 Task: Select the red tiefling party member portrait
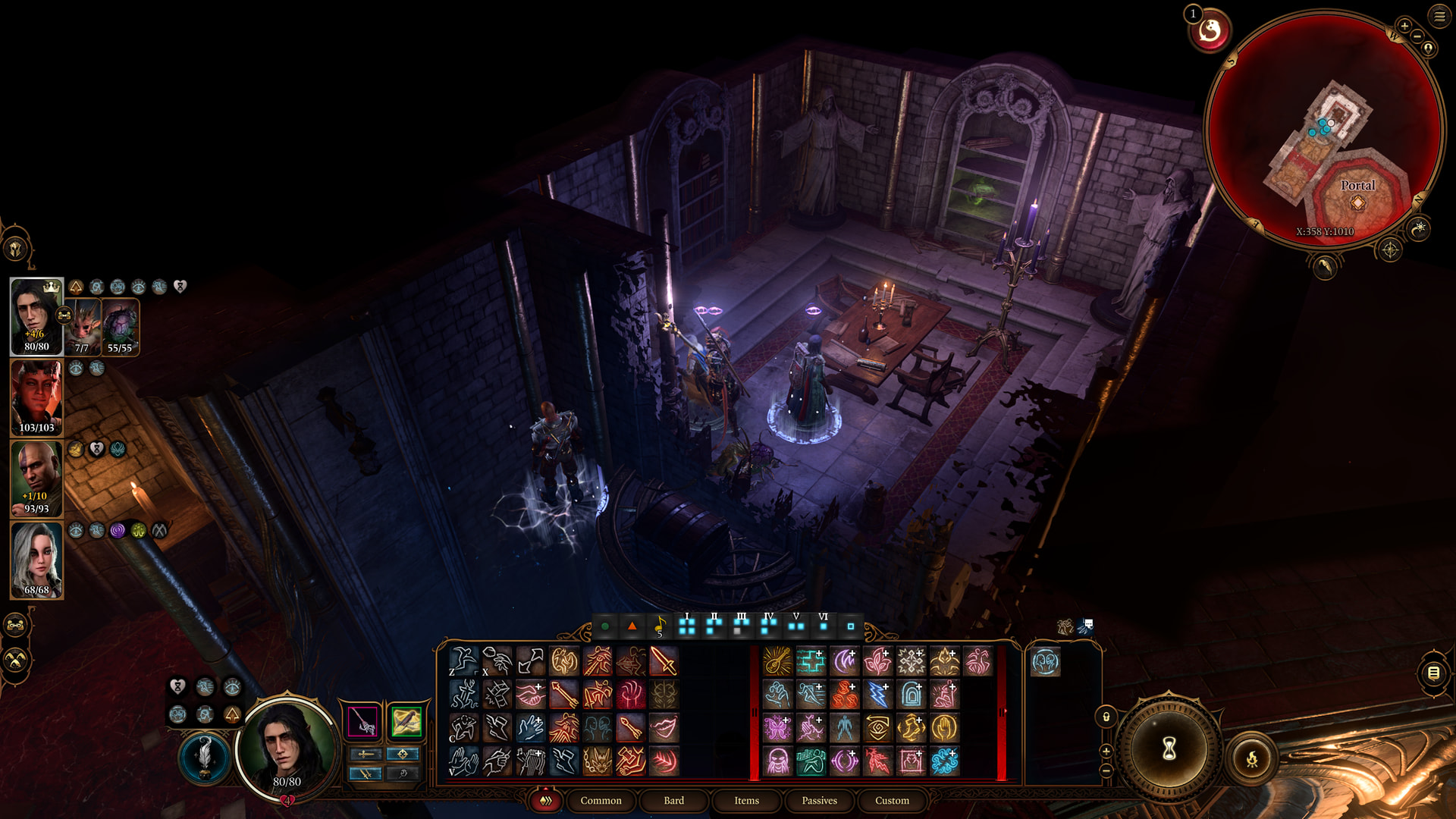36,397
